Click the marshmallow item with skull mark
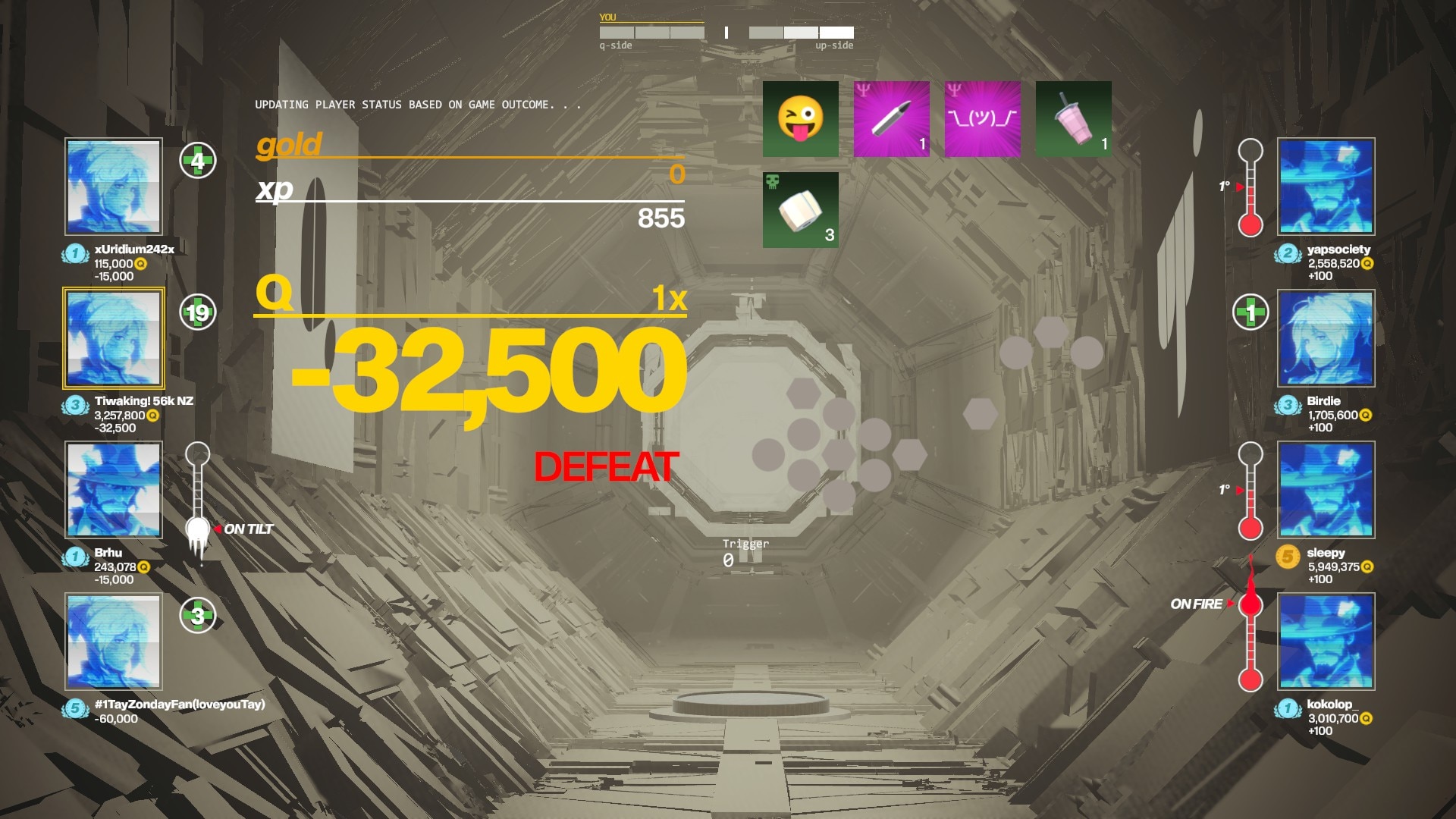This screenshot has height=819, width=1456. 800,210
